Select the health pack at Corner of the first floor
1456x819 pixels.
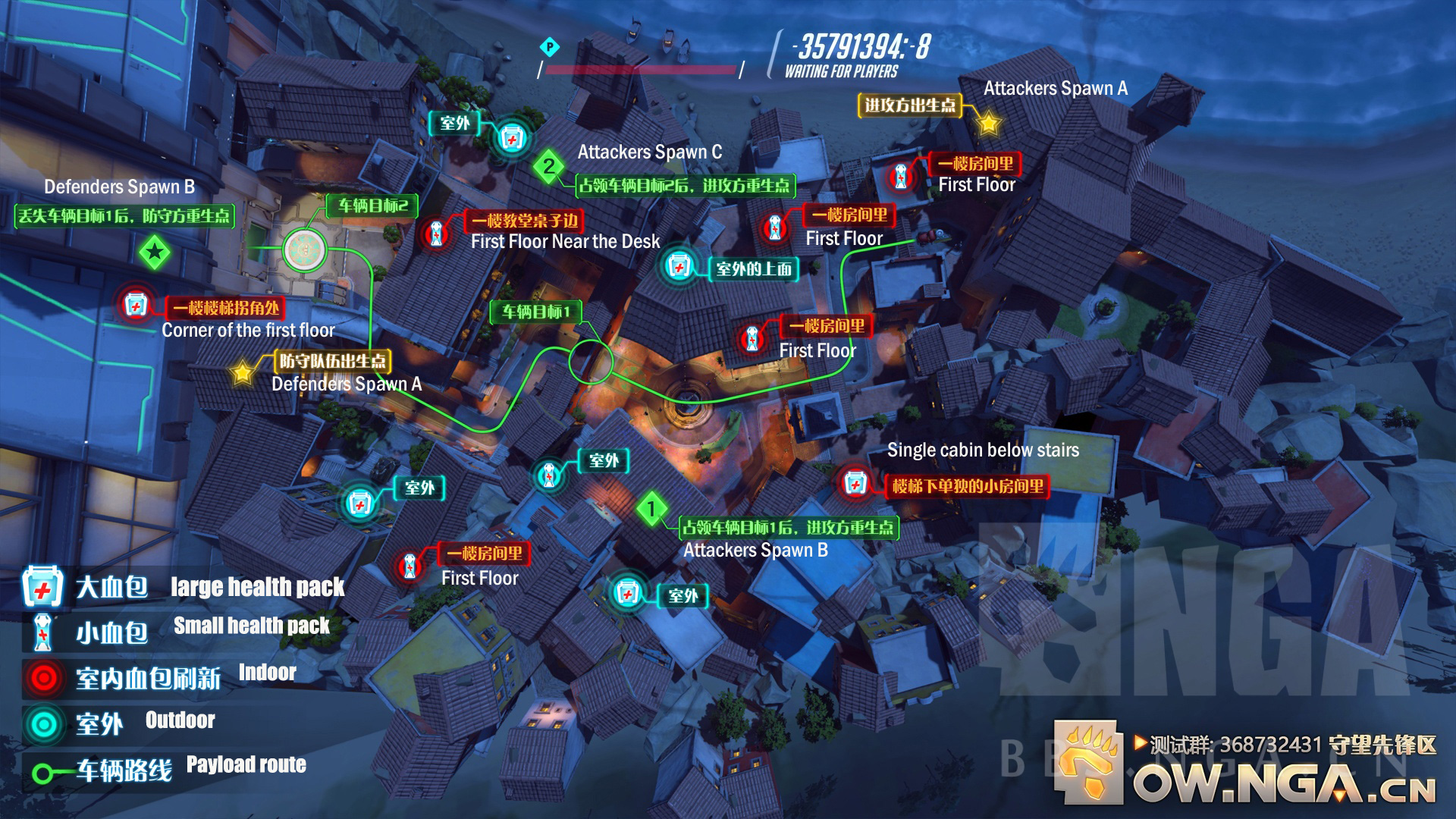point(136,306)
